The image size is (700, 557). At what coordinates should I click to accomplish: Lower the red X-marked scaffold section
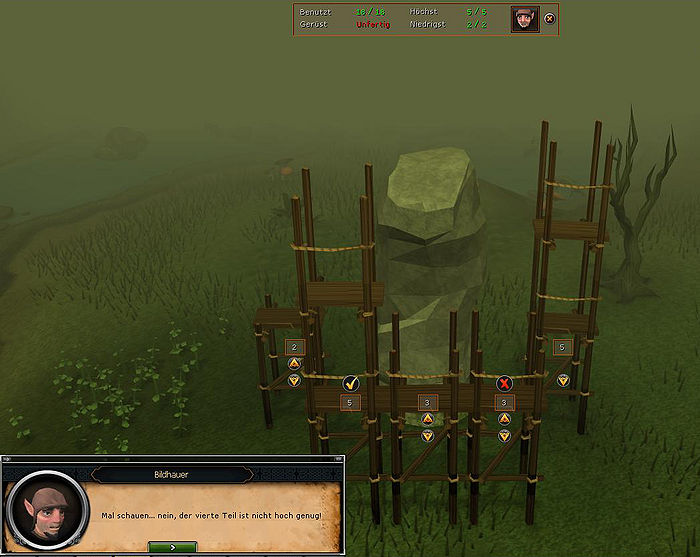[x=504, y=435]
